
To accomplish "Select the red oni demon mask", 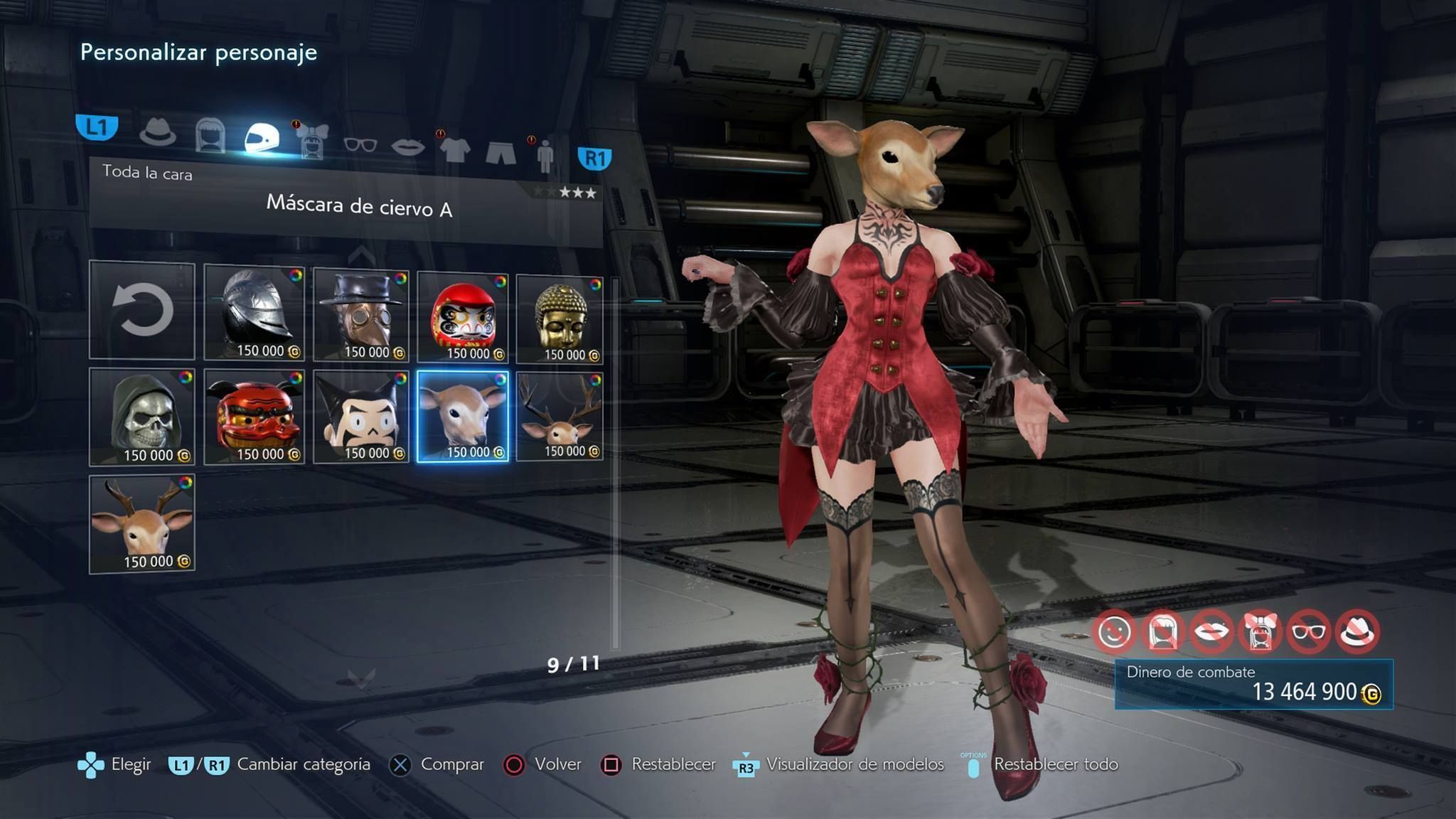I will coord(255,417).
